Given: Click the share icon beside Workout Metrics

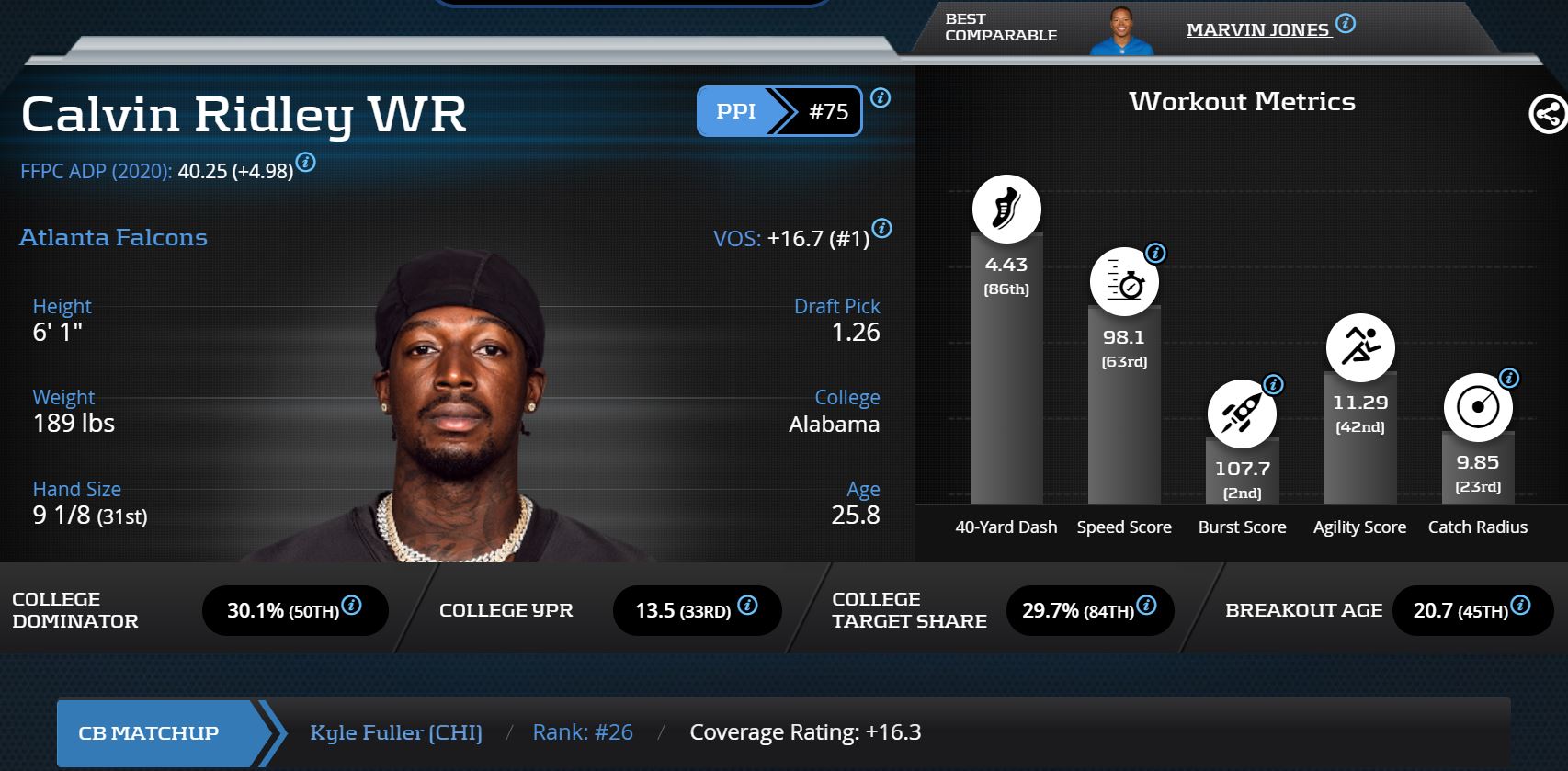Looking at the screenshot, I should [1547, 115].
